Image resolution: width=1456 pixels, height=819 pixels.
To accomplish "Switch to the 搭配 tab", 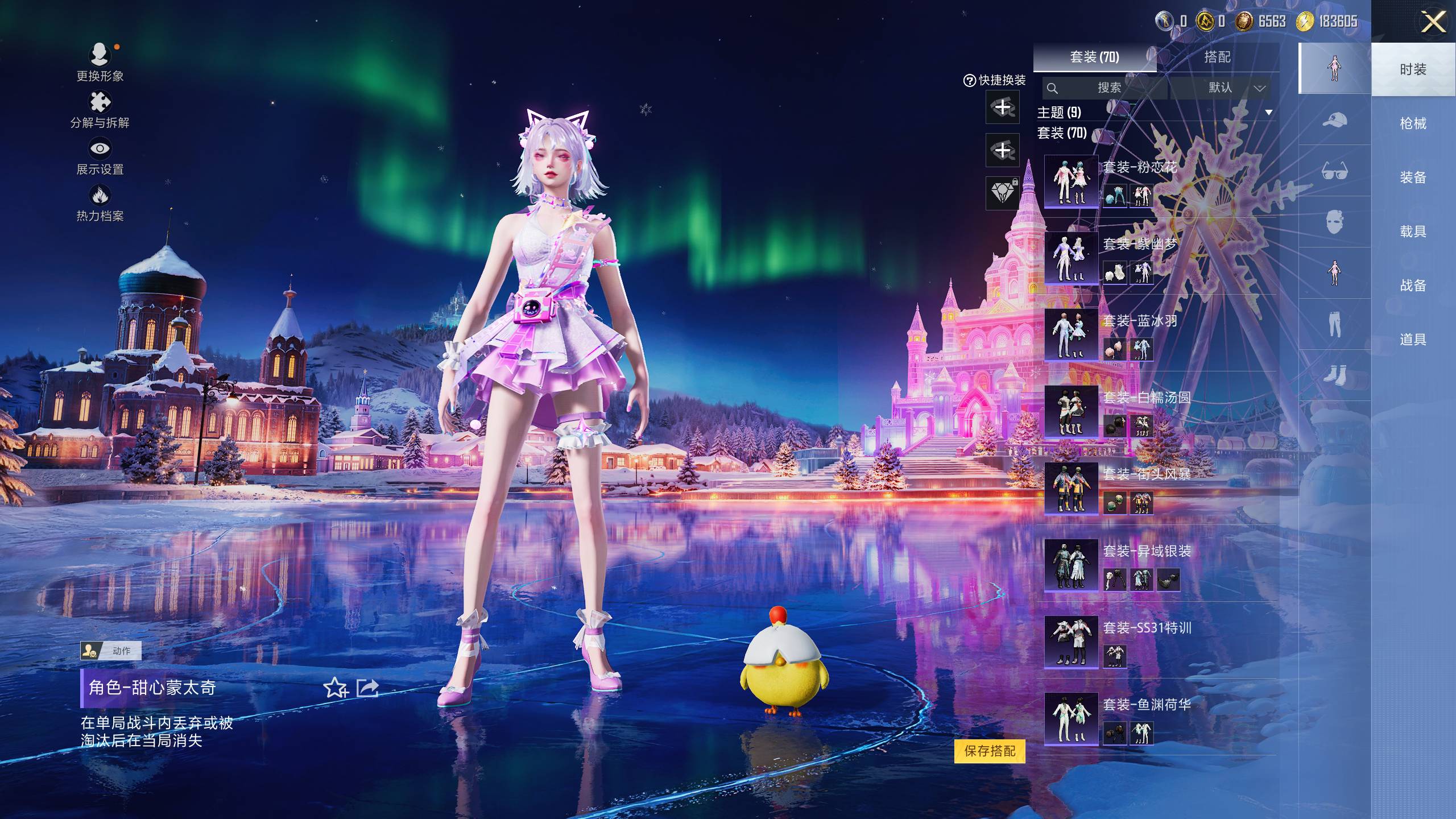I will (1217, 57).
